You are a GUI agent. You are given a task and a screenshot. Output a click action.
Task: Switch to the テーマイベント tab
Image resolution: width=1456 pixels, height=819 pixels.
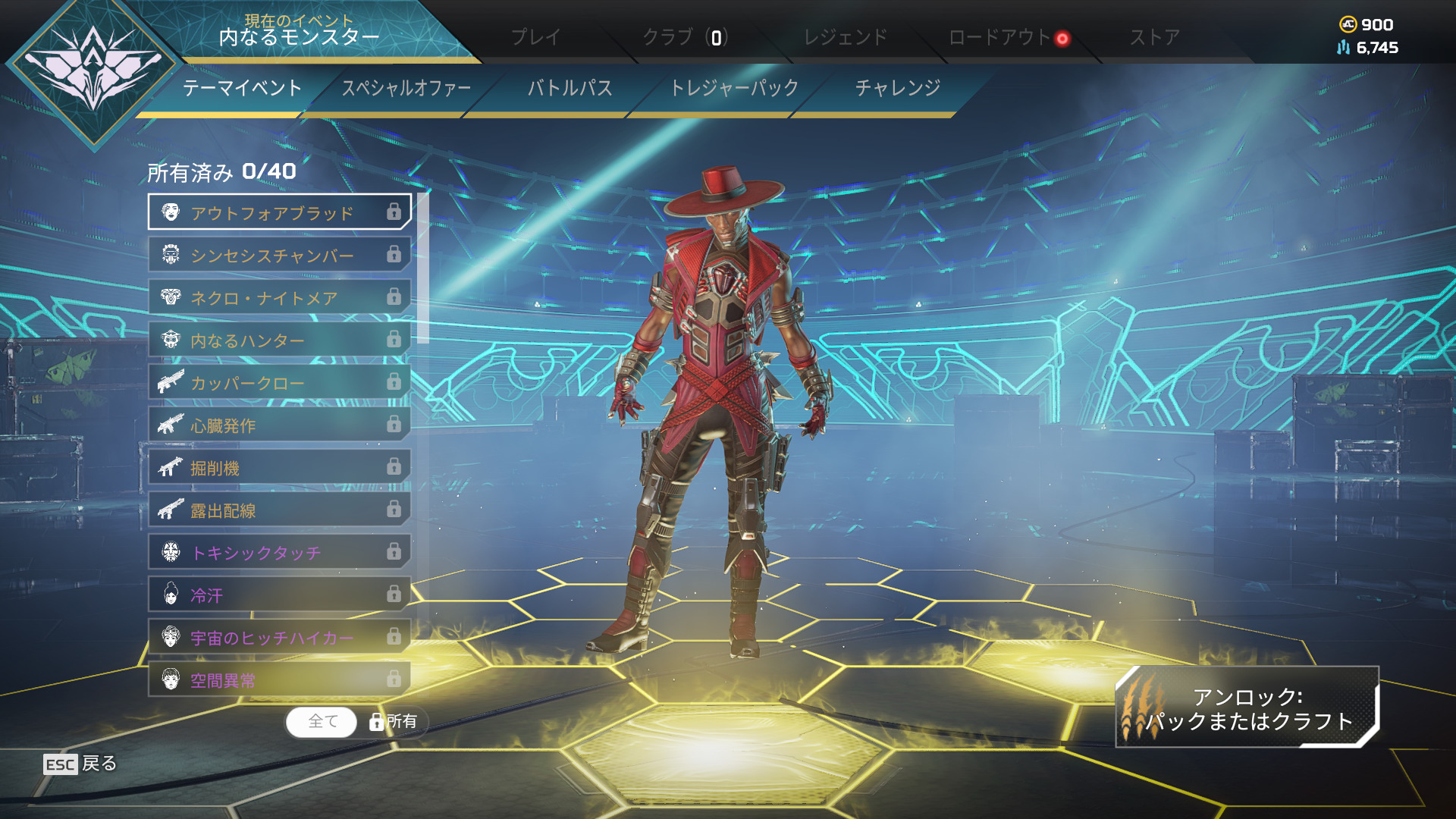242,88
